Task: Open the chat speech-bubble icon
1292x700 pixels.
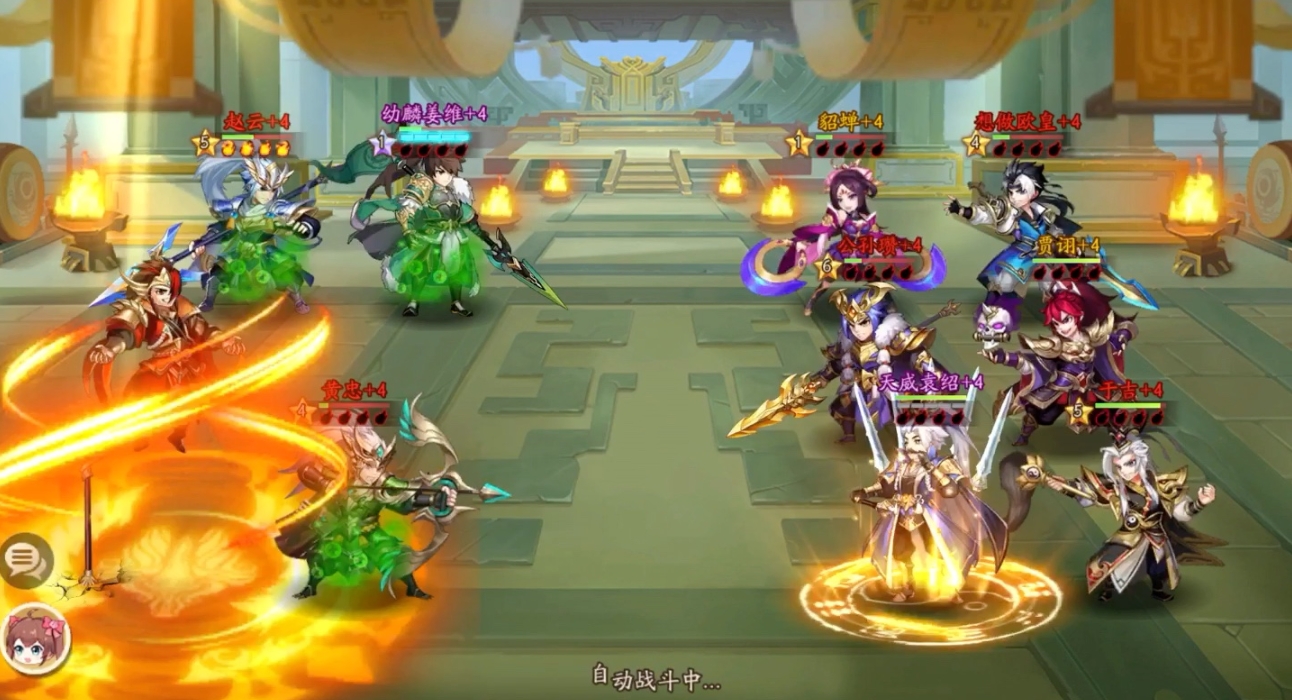Action: [26, 560]
